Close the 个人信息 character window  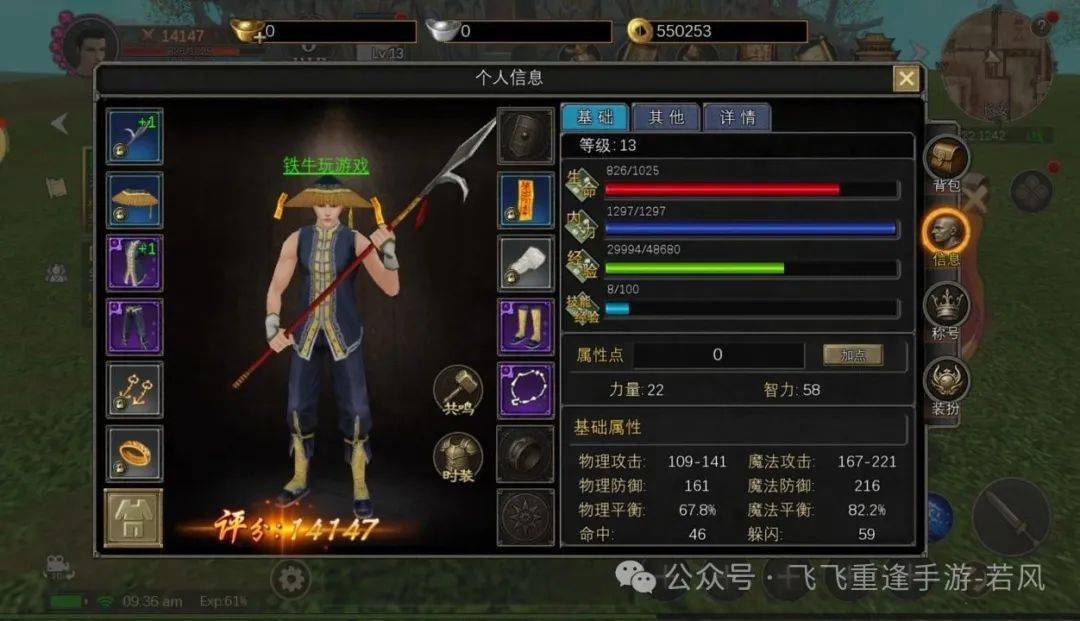(x=906, y=79)
